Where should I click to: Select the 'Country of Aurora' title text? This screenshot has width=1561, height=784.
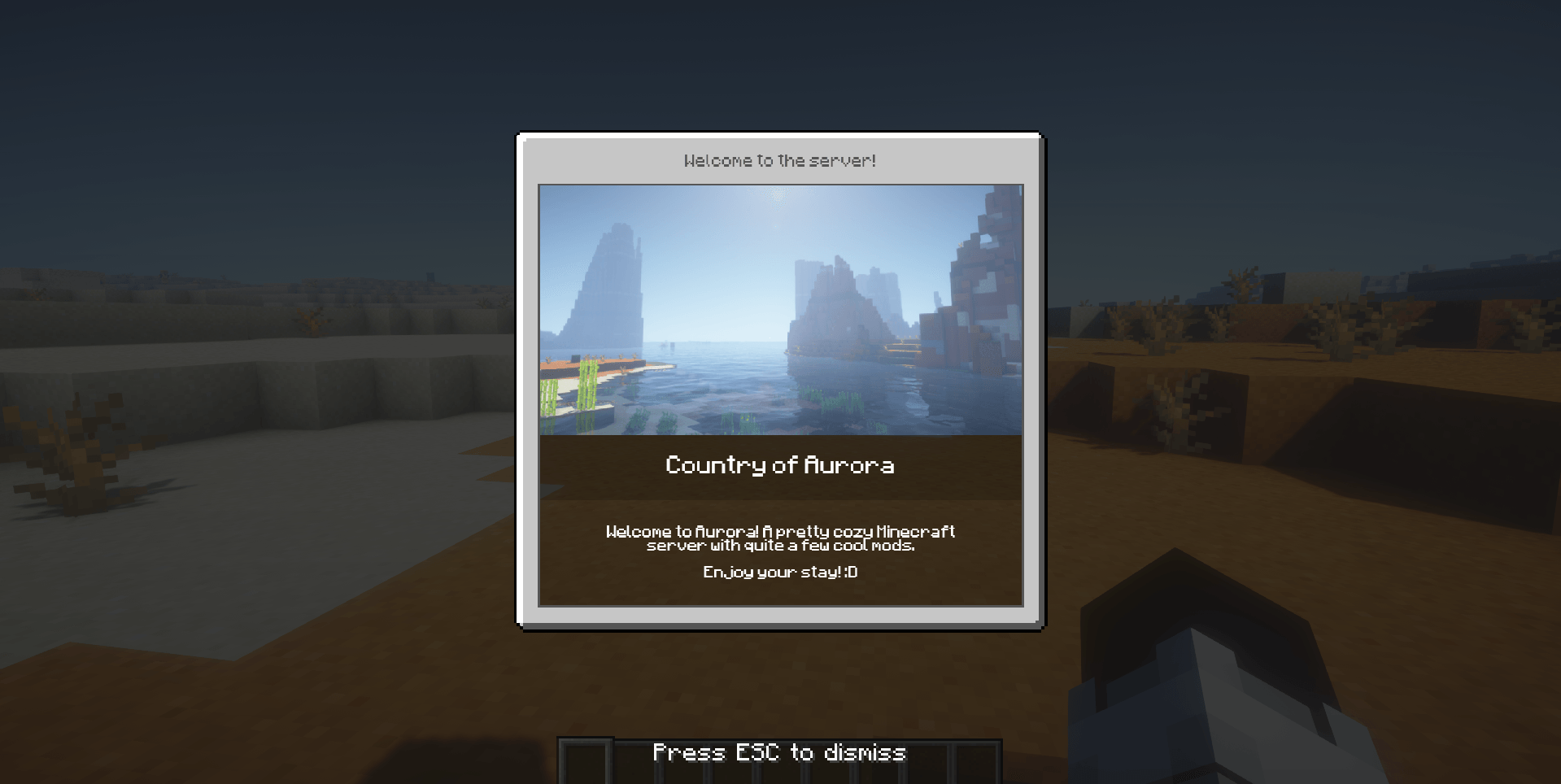point(778,466)
